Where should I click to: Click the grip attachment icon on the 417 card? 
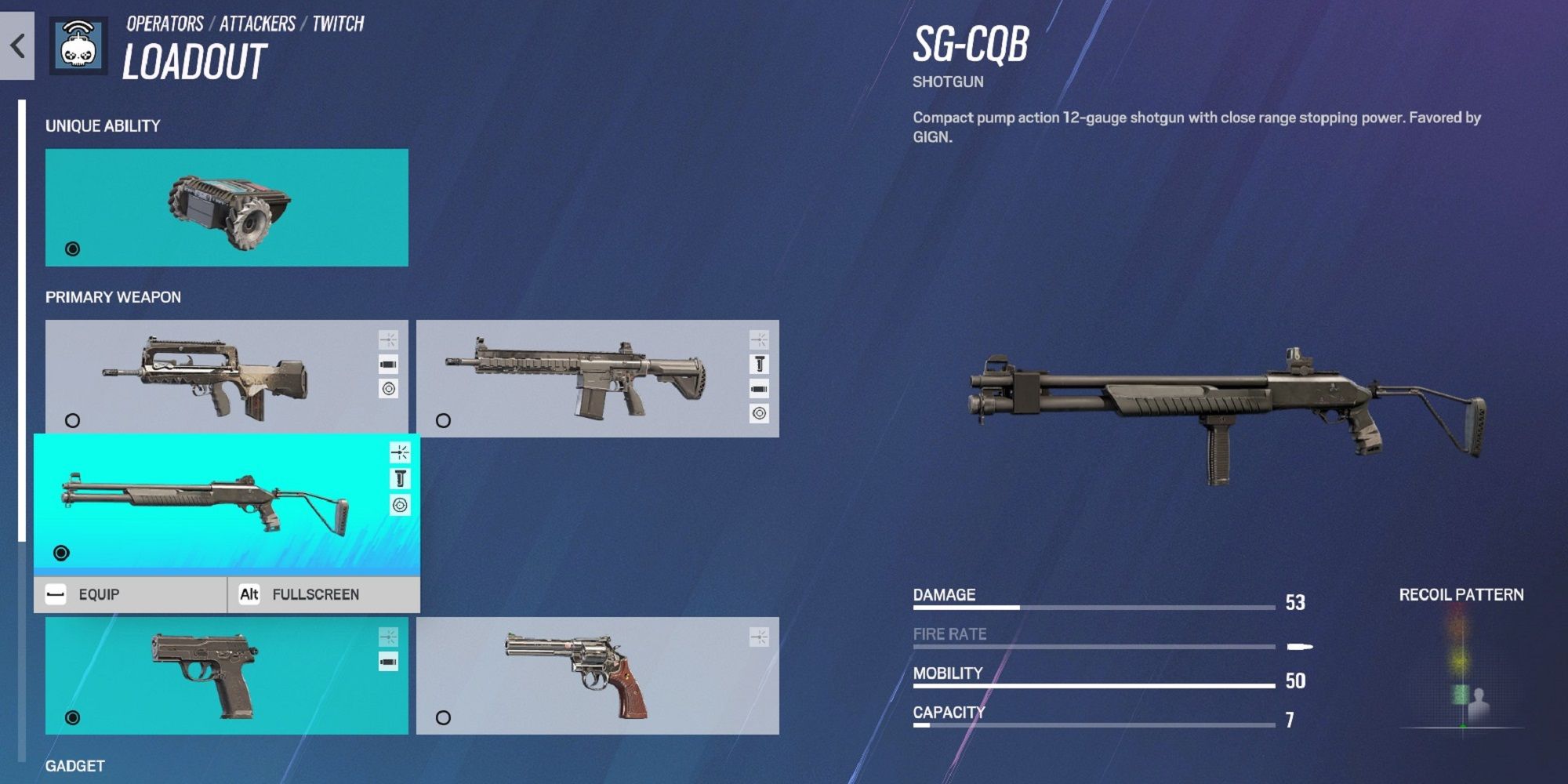pos(759,365)
